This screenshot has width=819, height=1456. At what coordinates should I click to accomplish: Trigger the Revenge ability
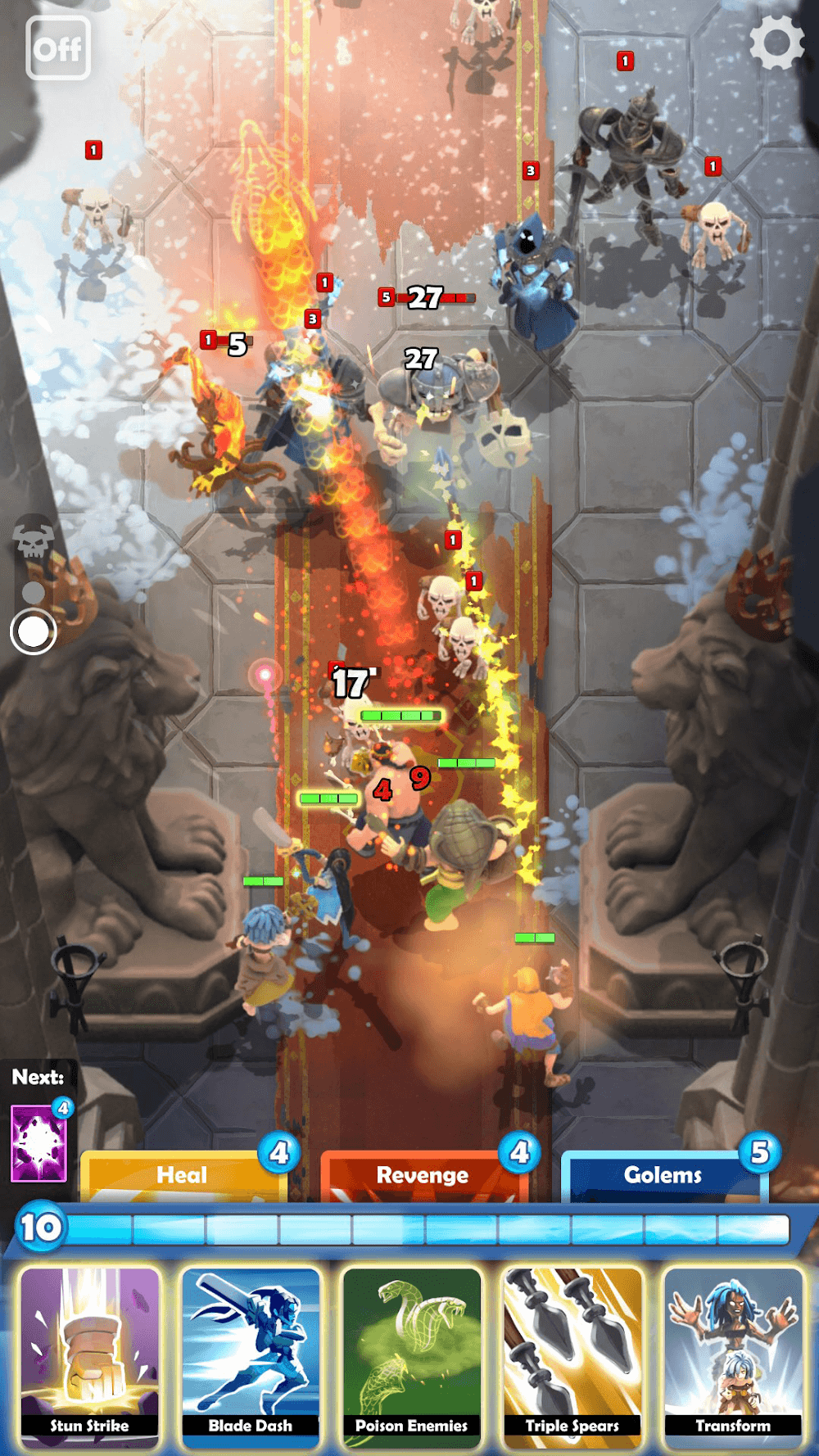[x=423, y=1176]
